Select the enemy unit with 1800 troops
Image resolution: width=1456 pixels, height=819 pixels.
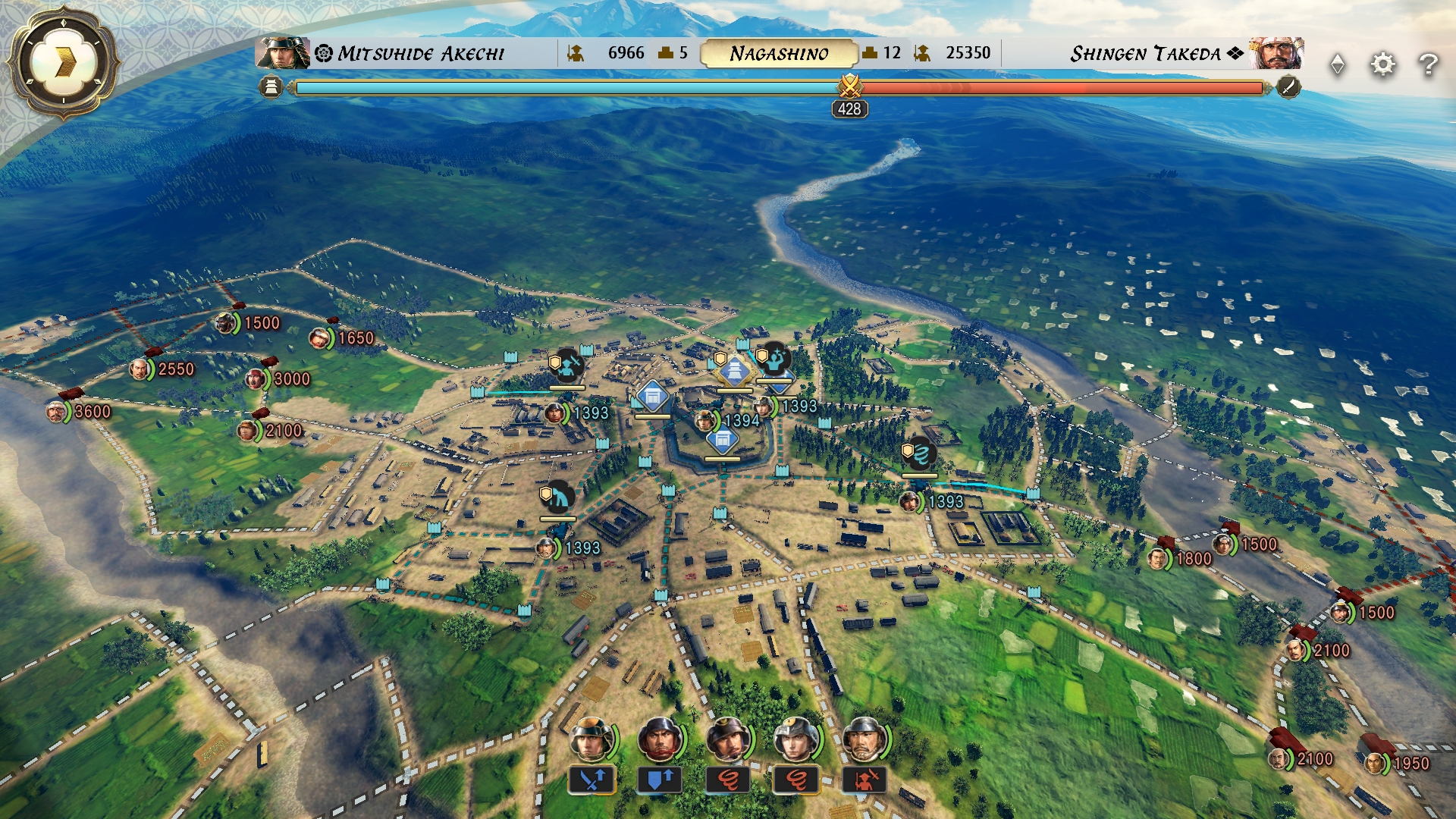pos(1158,559)
